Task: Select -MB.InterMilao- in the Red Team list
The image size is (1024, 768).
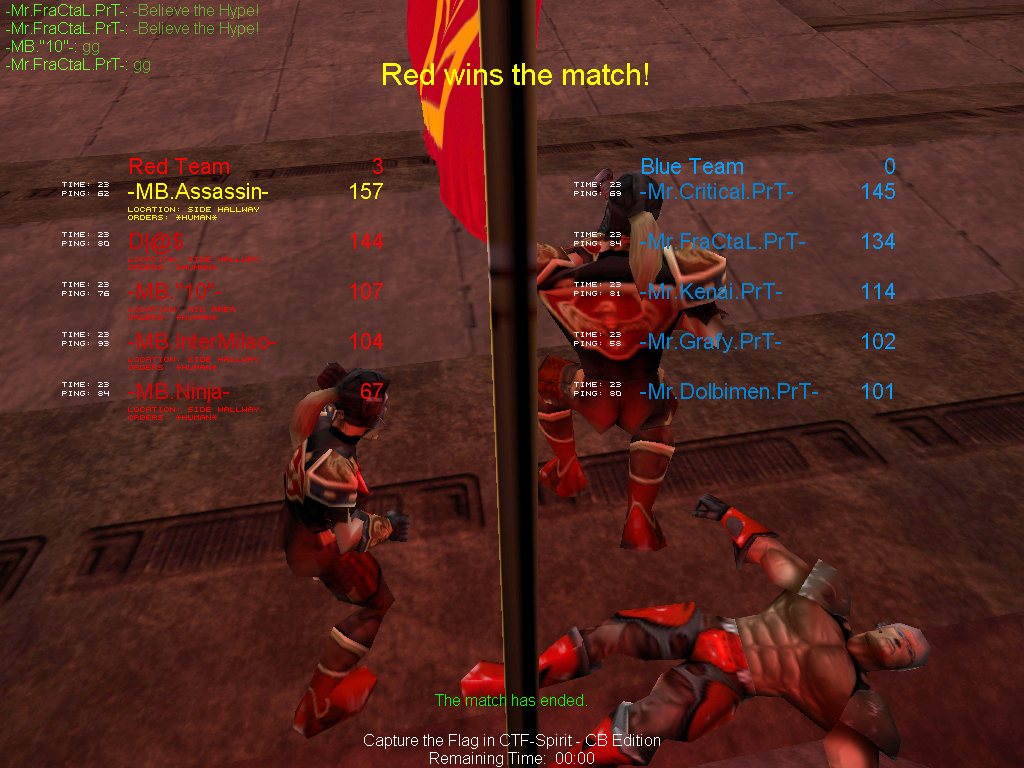Action: pyautogui.click(x=201, y=341)
